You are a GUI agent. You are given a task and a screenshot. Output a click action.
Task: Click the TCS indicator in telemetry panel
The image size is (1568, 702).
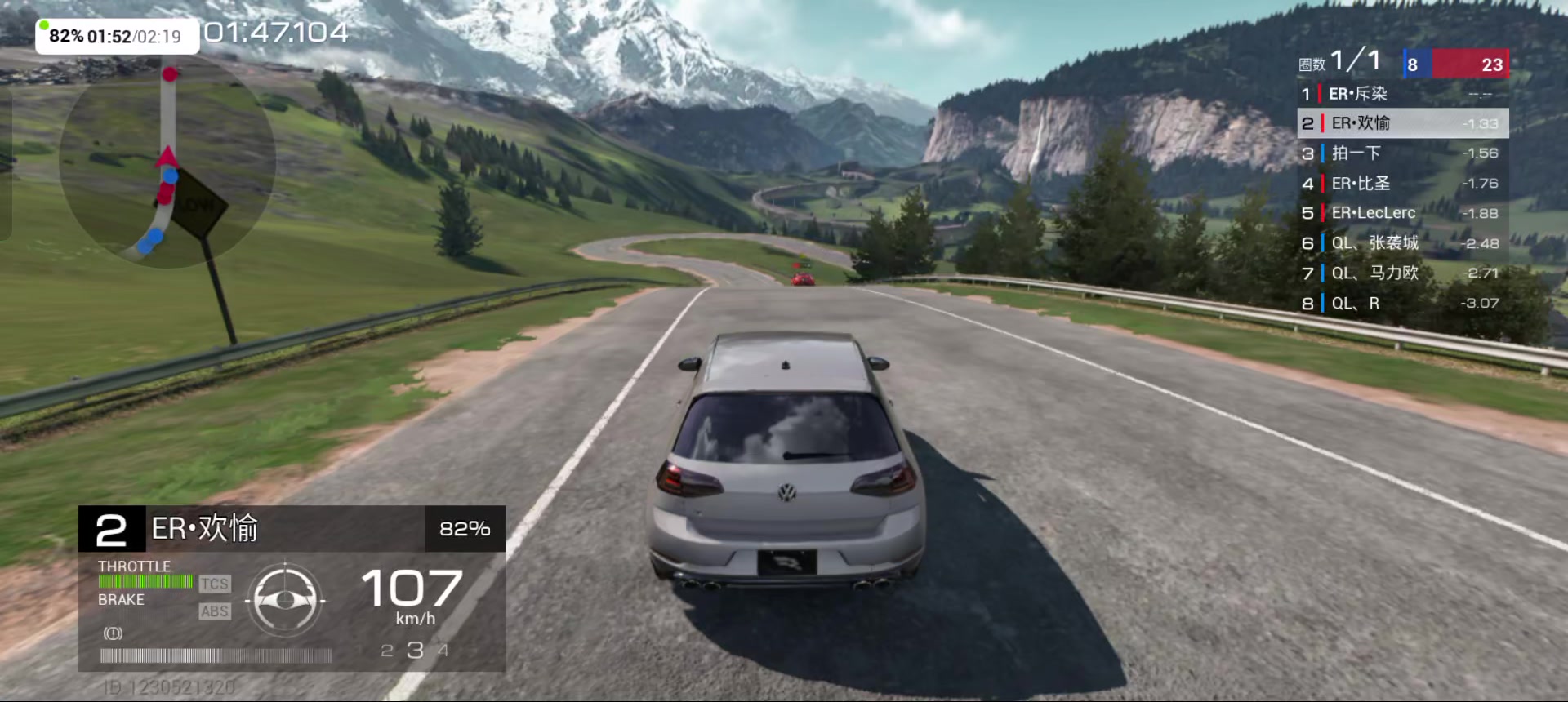[x=215, y=584]
